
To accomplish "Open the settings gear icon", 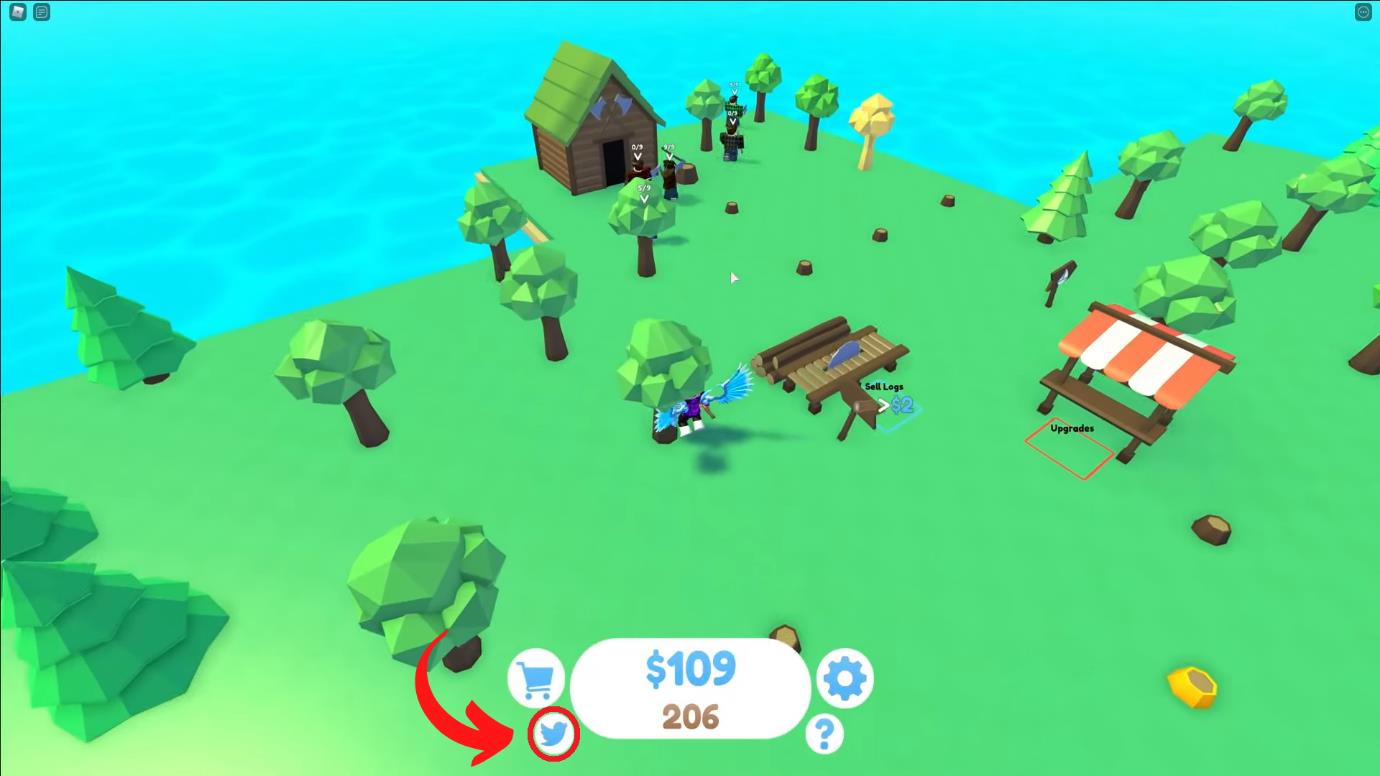I will [844, 678].
